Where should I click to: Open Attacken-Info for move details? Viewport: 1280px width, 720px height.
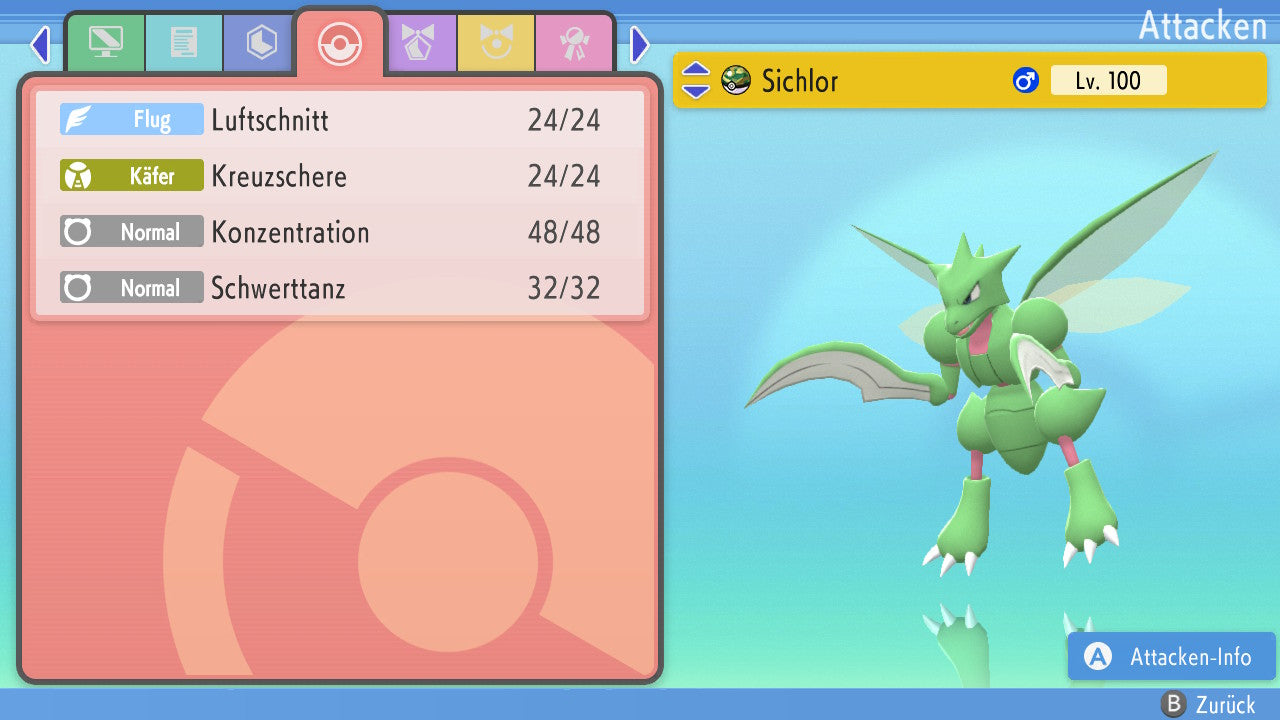pos(1171,657)
